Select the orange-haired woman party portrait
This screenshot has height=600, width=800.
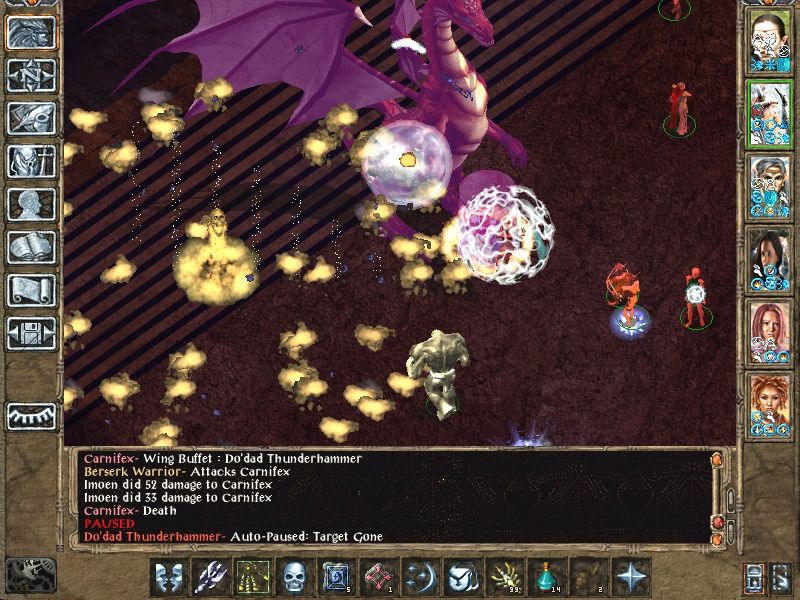770,398
